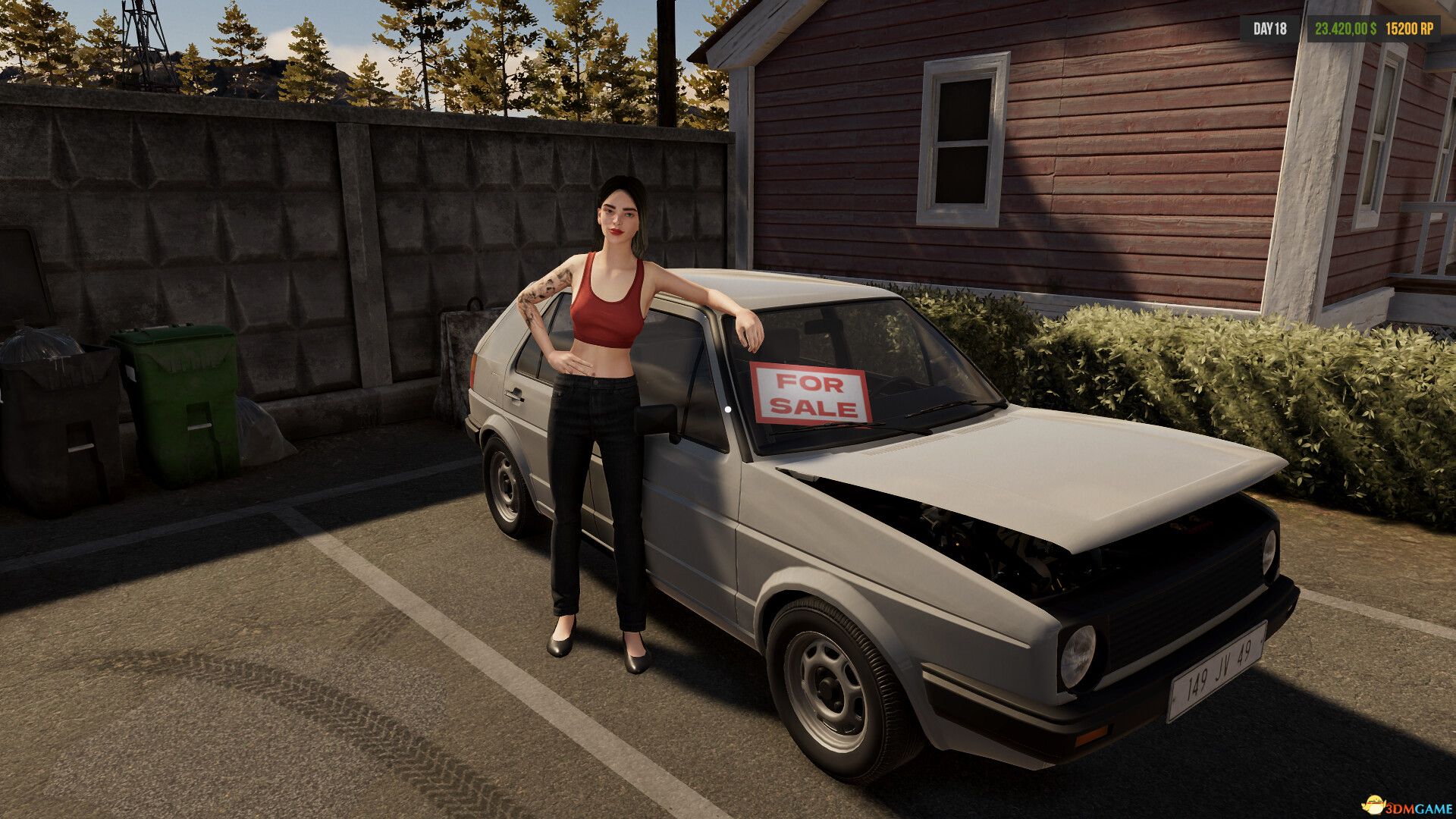Click the red FOR SALE sign

point(808,392)
